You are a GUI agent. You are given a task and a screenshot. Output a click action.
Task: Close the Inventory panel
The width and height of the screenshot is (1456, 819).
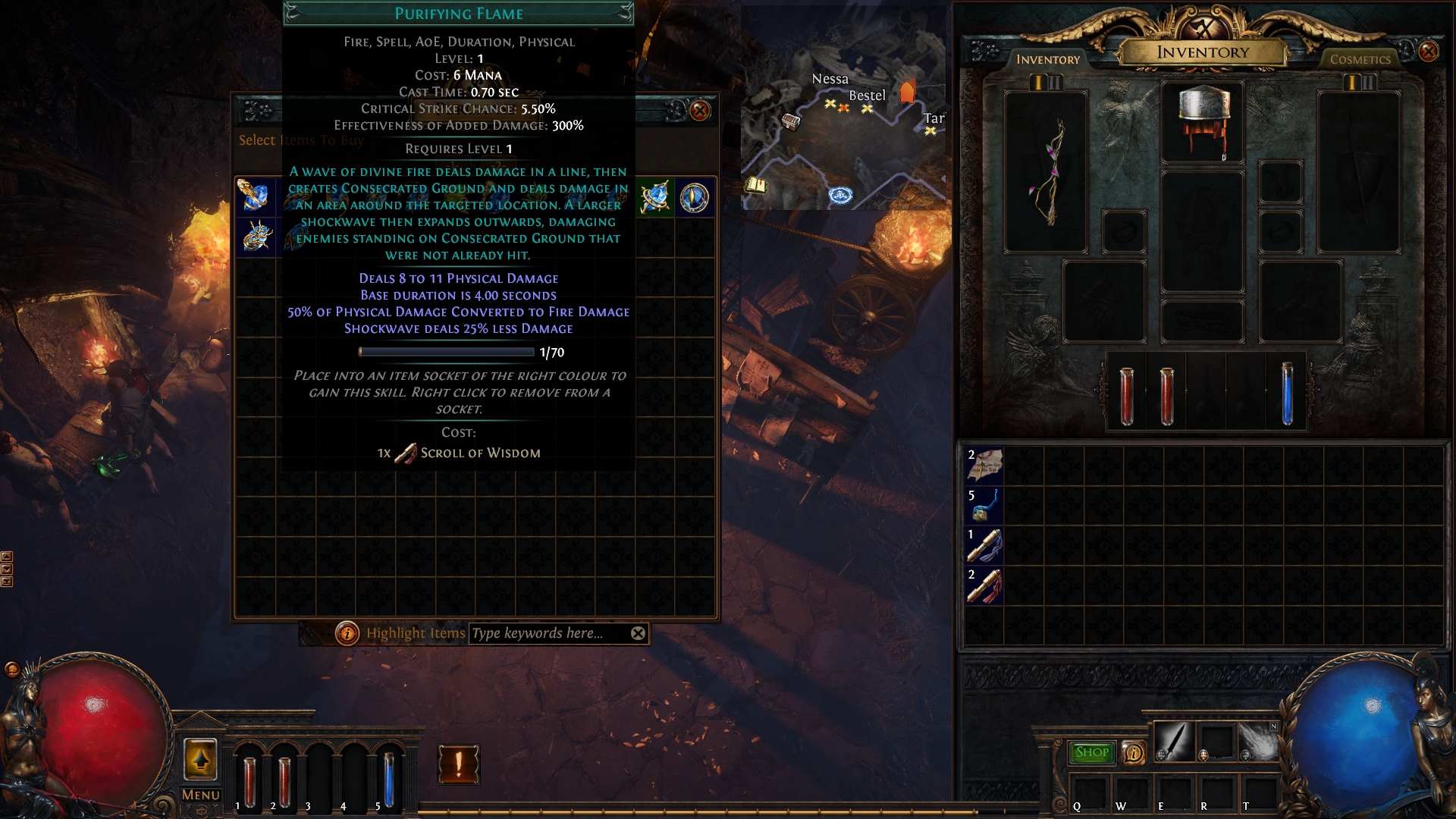[x=1428, y=52]
